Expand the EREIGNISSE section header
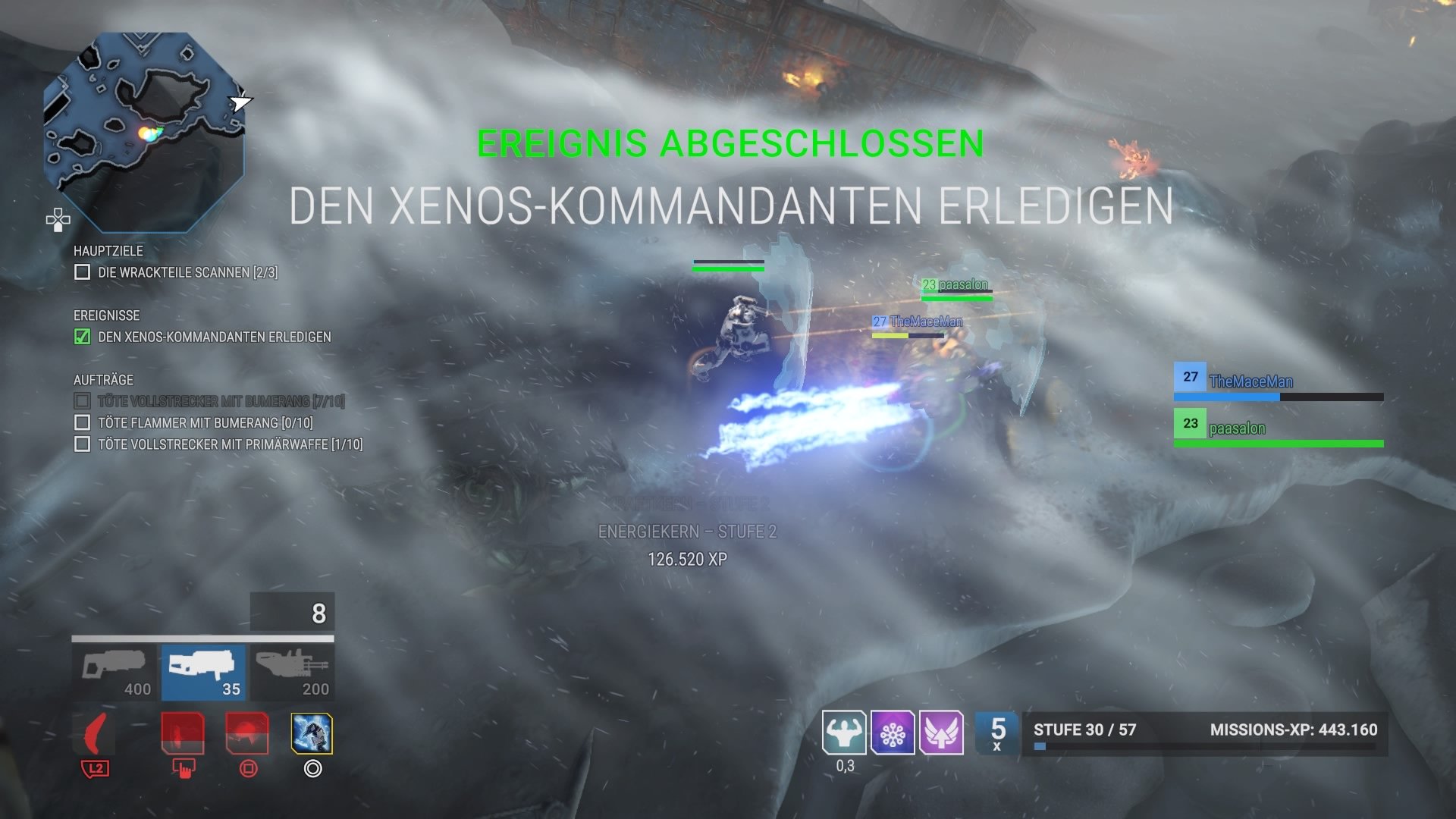This screenshot has height=819, width=1456. 106,315
